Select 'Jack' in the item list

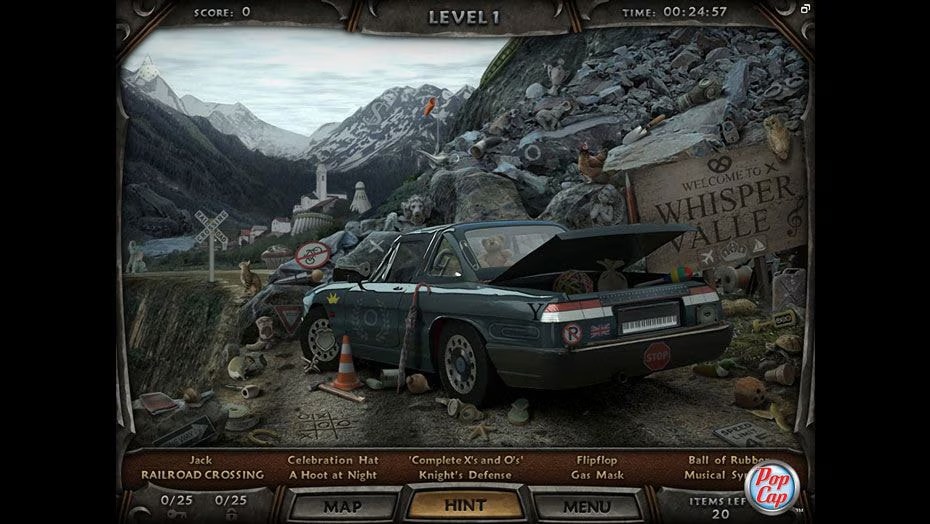pos(202,461)
